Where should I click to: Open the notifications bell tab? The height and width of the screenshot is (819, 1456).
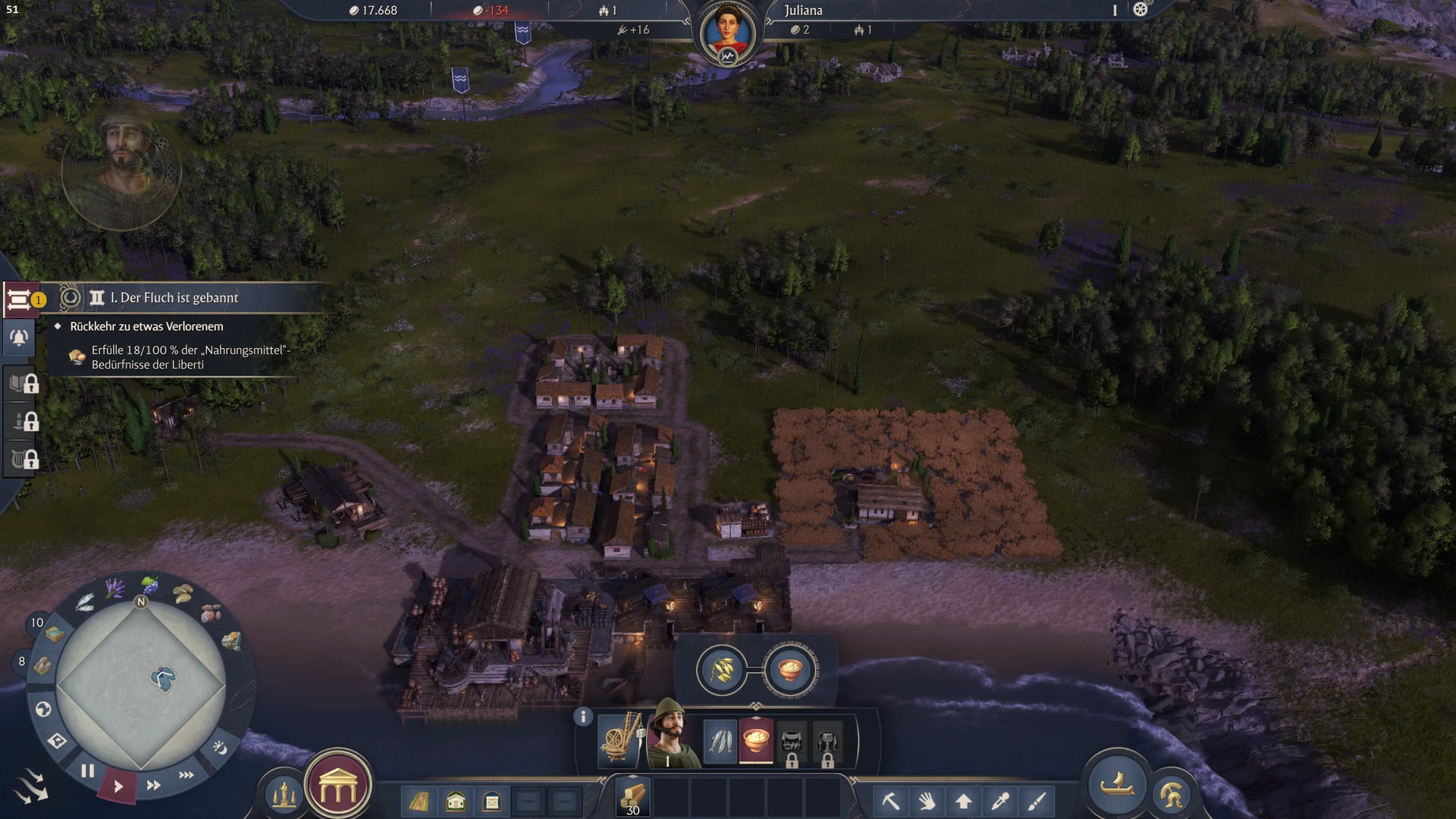(x=19, y=338)
